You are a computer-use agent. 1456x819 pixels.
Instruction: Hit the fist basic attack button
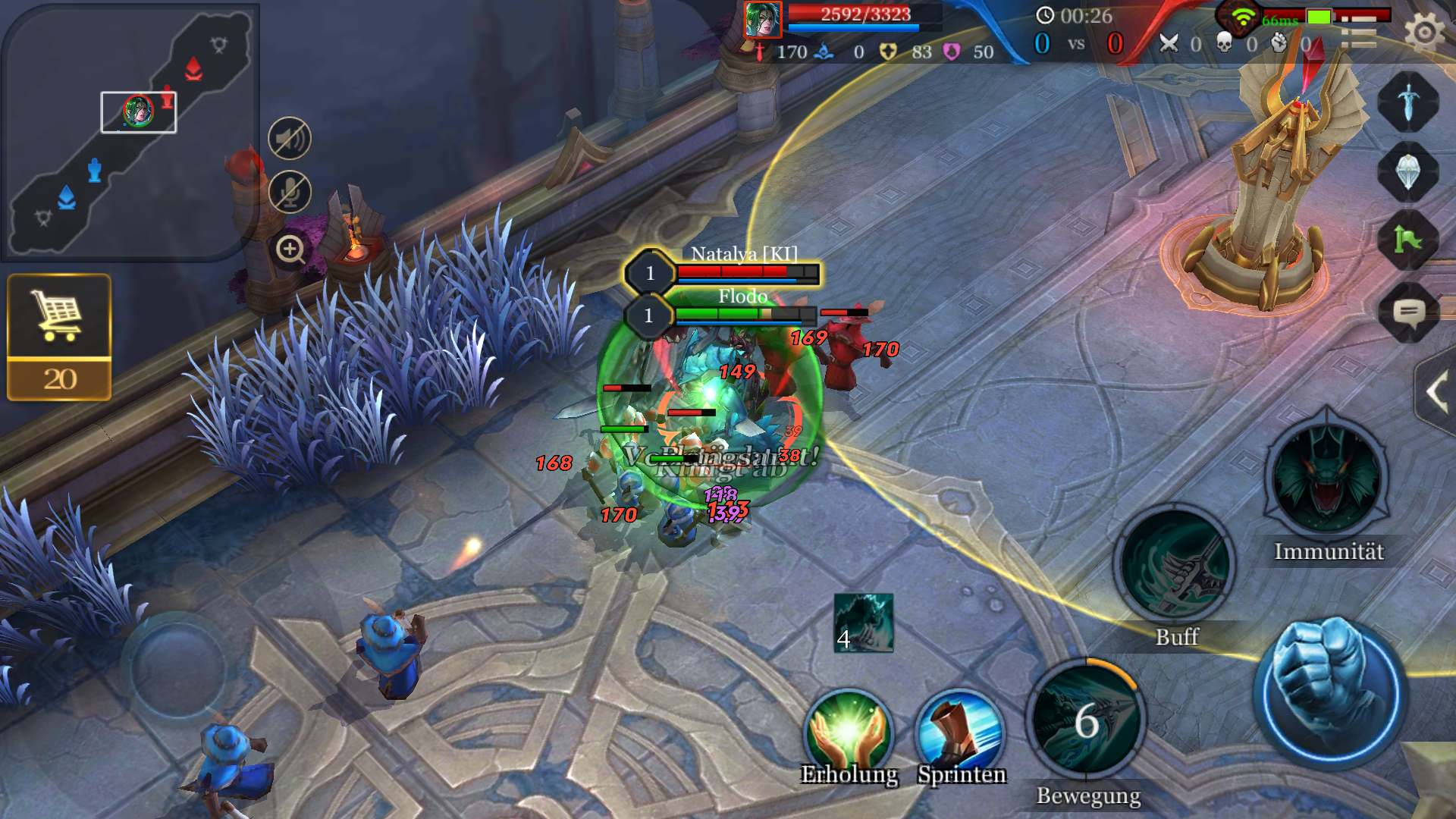click(x=1332, y=692)
